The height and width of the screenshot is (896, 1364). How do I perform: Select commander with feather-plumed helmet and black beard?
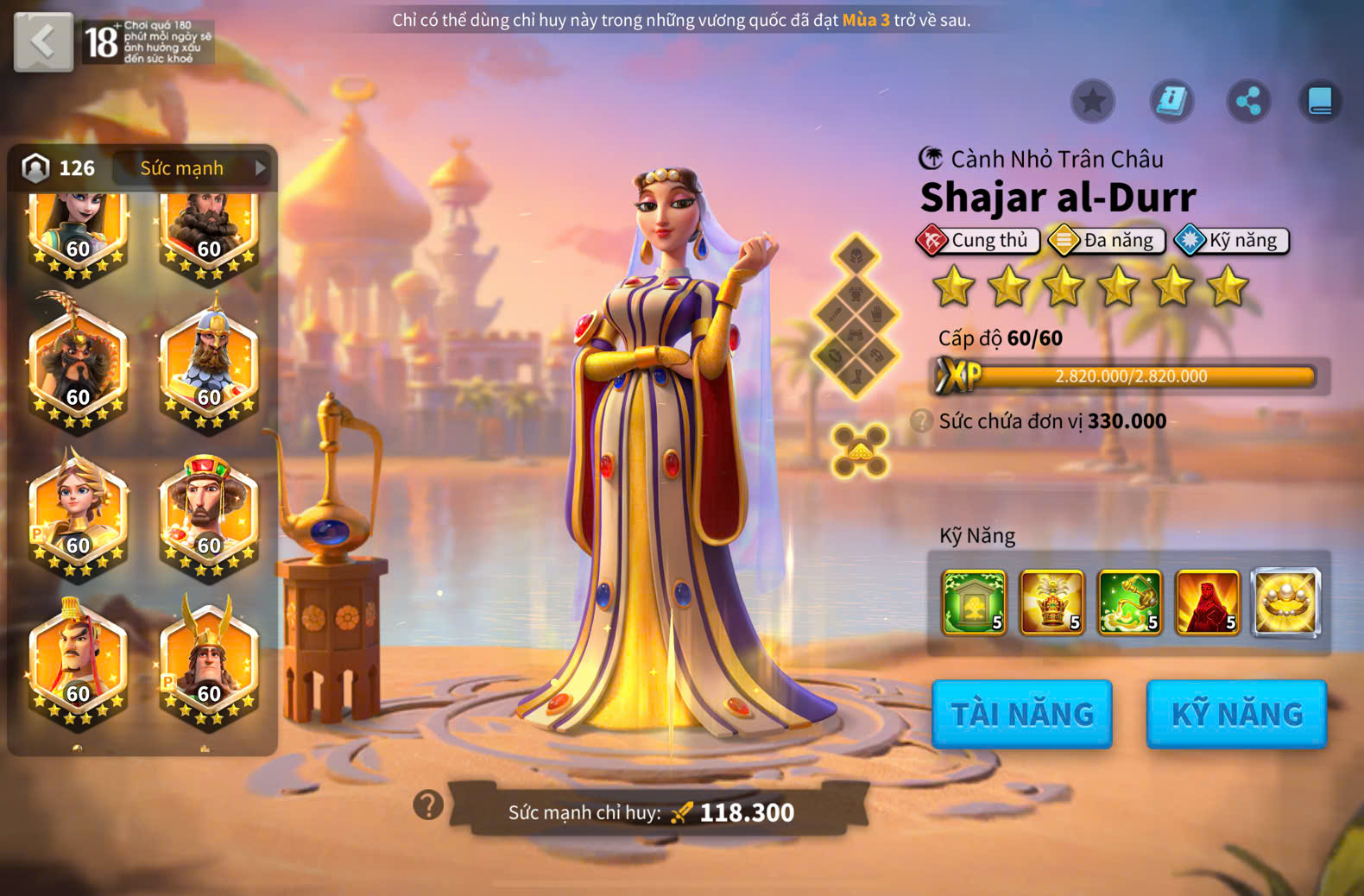[x=78, y=363]
